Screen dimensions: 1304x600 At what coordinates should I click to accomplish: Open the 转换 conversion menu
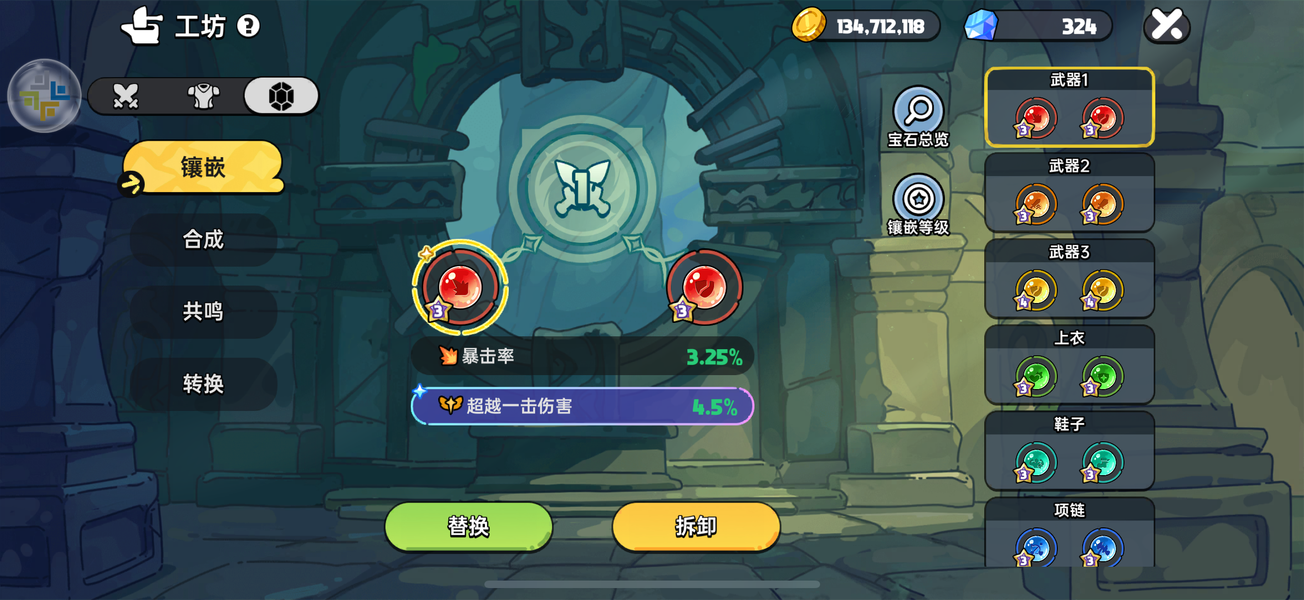pos(203,384)
